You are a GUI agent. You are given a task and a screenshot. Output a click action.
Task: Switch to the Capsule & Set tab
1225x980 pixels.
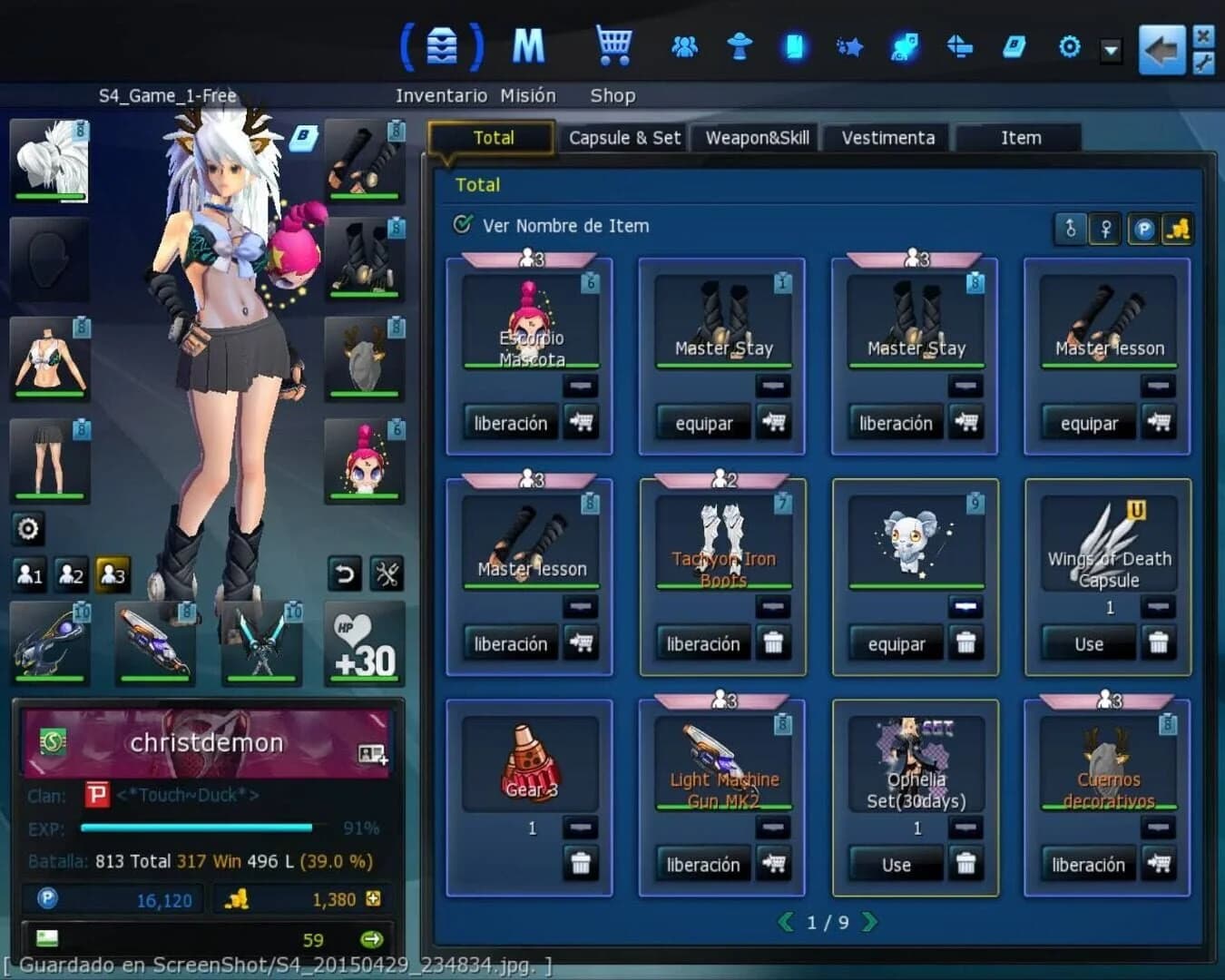click(624, 137)
